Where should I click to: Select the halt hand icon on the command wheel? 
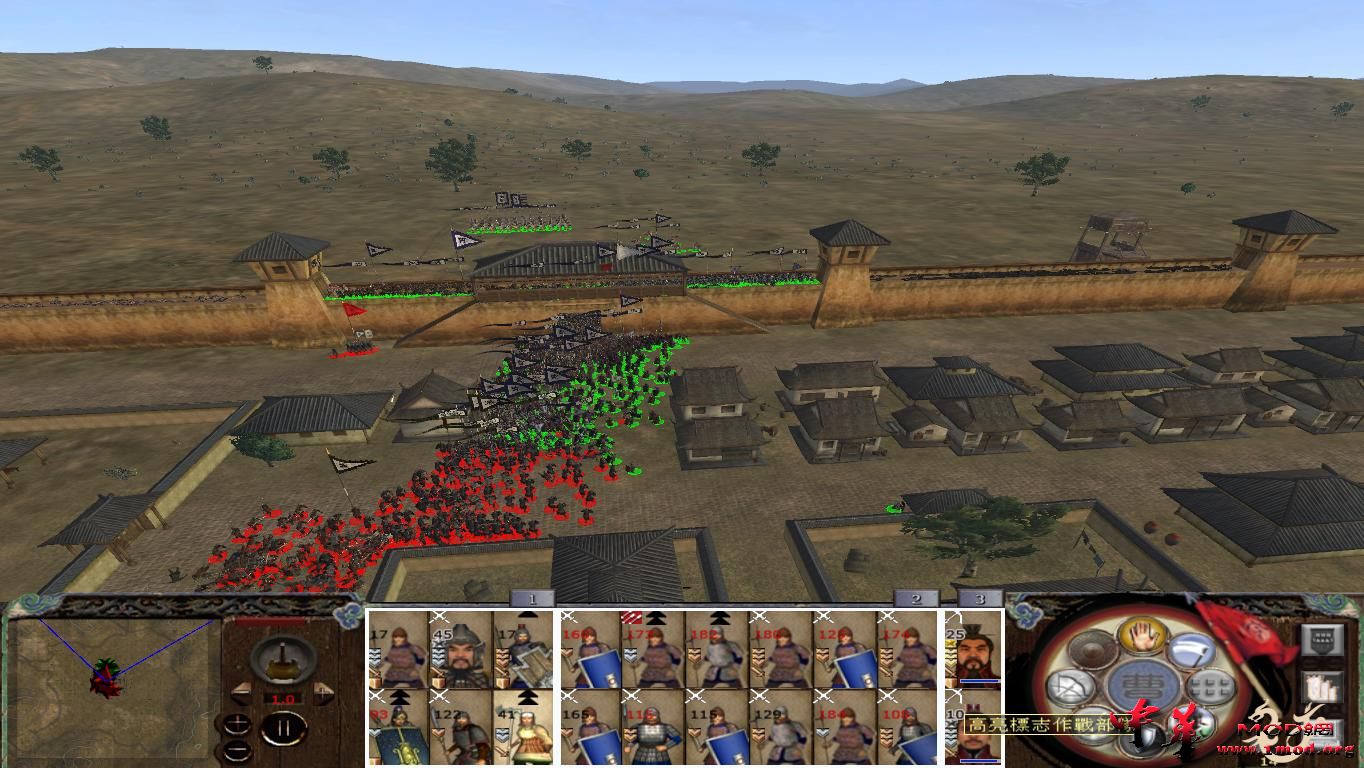(x=1142, y=637)
